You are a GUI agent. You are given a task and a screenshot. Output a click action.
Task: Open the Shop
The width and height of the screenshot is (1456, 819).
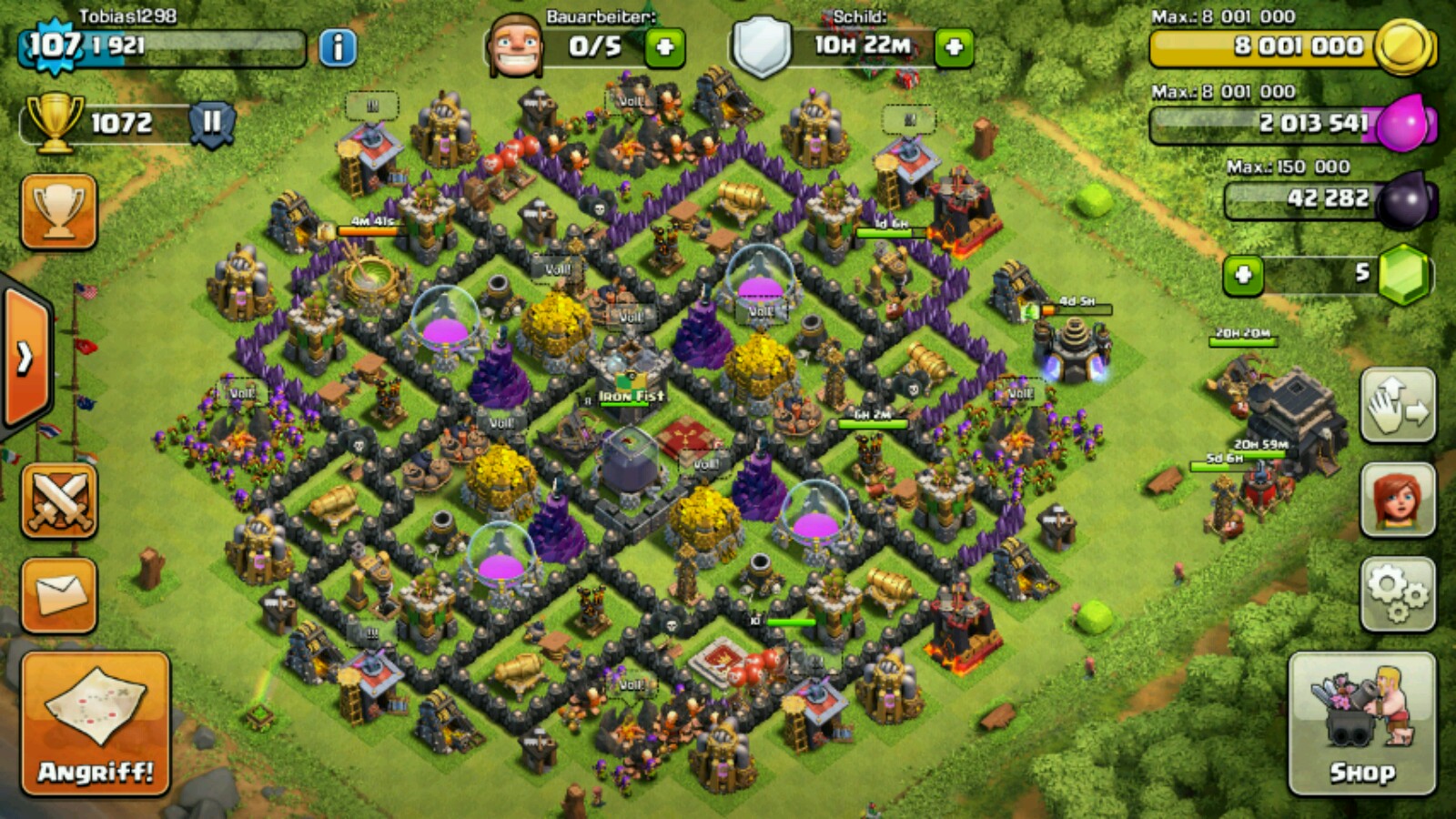tap(1361, 723)
